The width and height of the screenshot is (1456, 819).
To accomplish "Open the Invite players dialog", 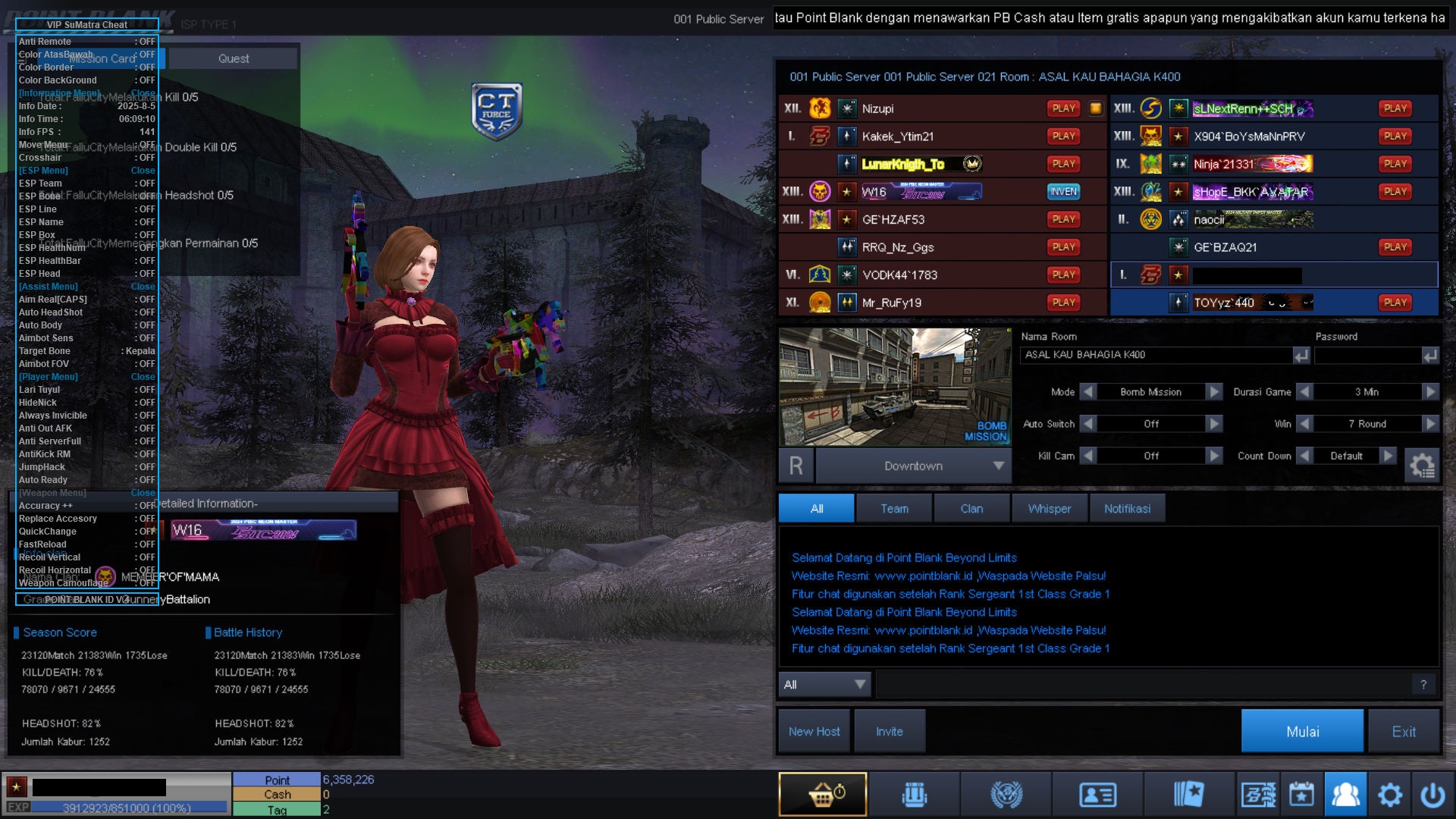I will [x=889, y=731].
